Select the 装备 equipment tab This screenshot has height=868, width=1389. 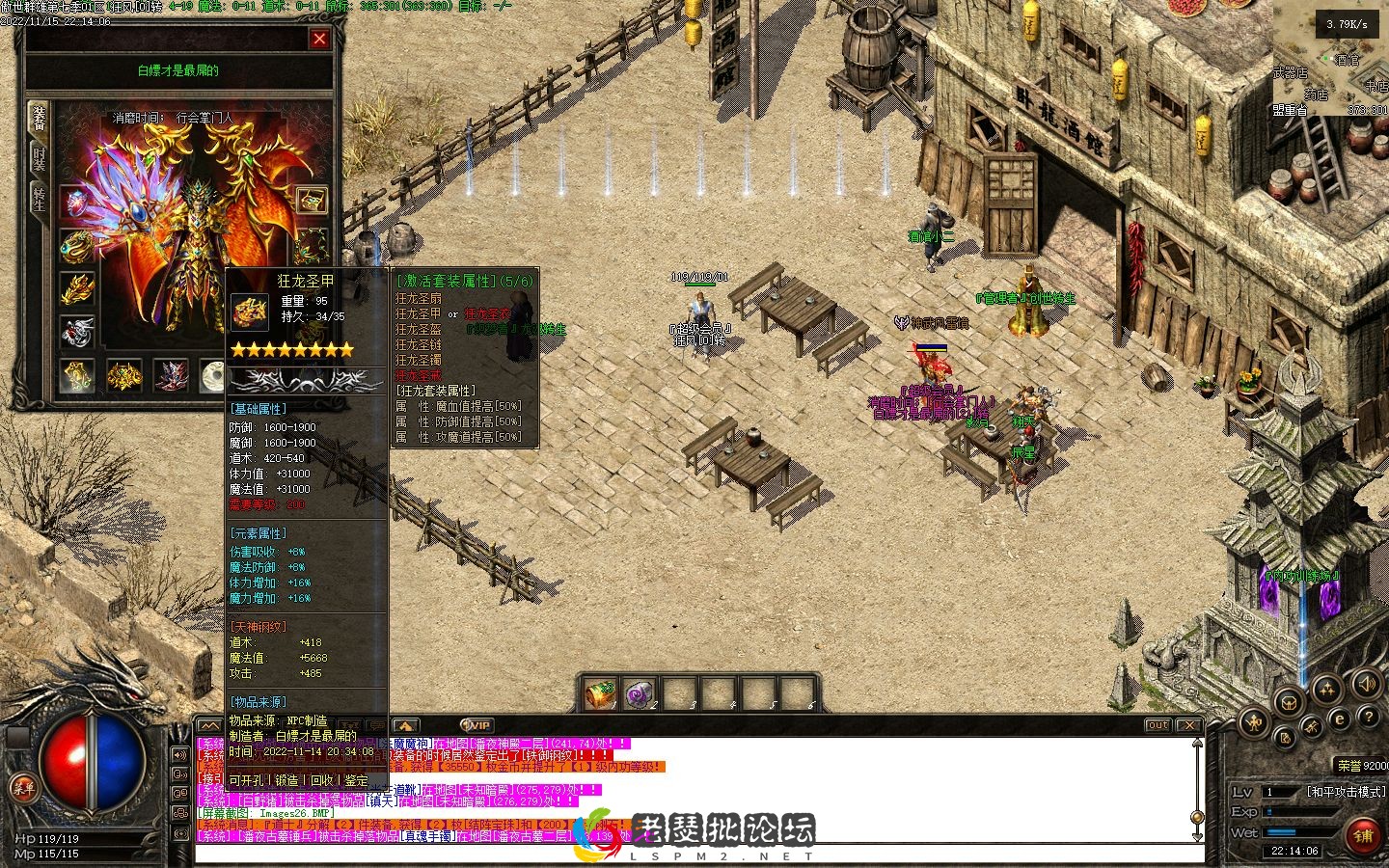point(39,117)
